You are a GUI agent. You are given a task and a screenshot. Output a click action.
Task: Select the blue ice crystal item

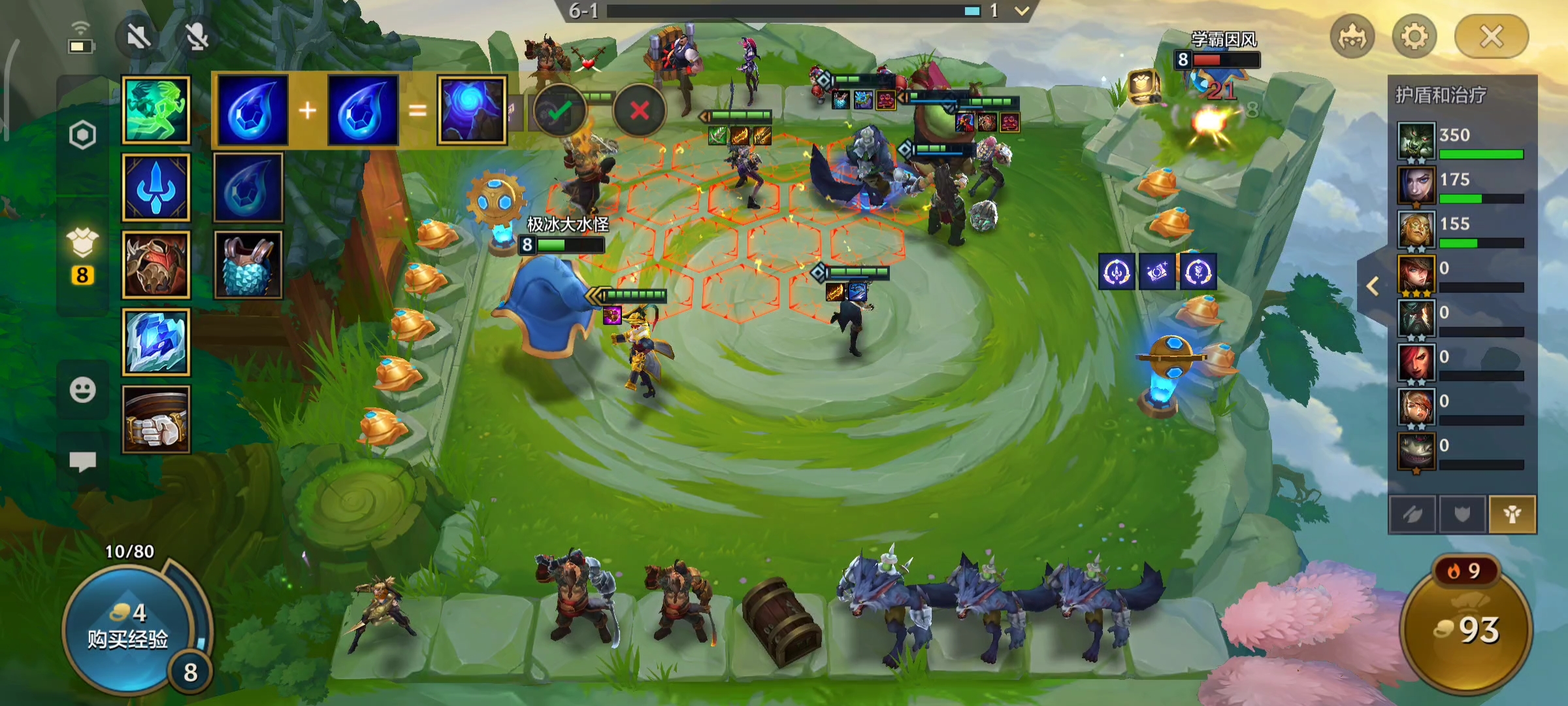tap(156, 342)
